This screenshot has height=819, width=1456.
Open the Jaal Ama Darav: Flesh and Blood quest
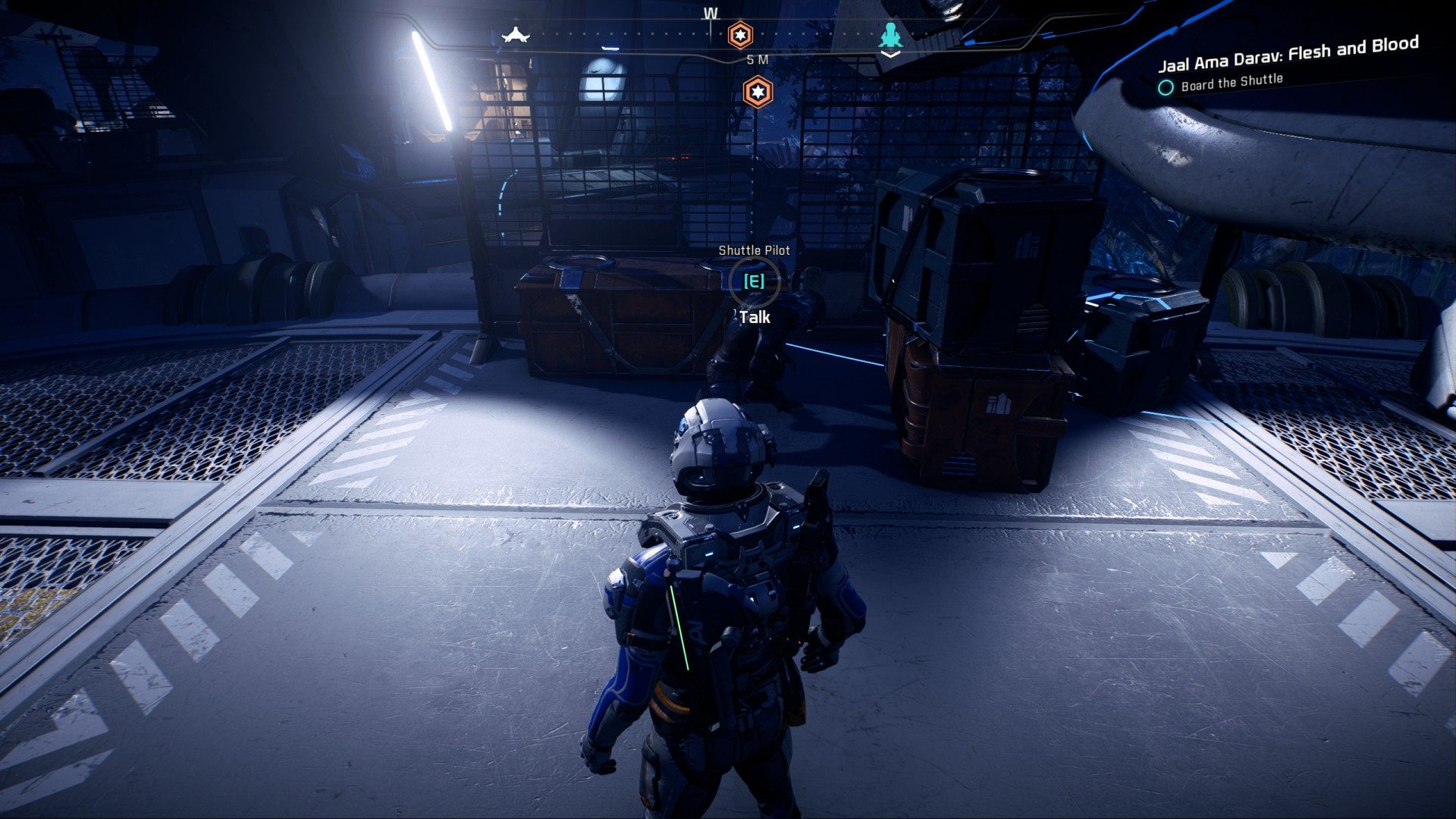(1288, 54)
